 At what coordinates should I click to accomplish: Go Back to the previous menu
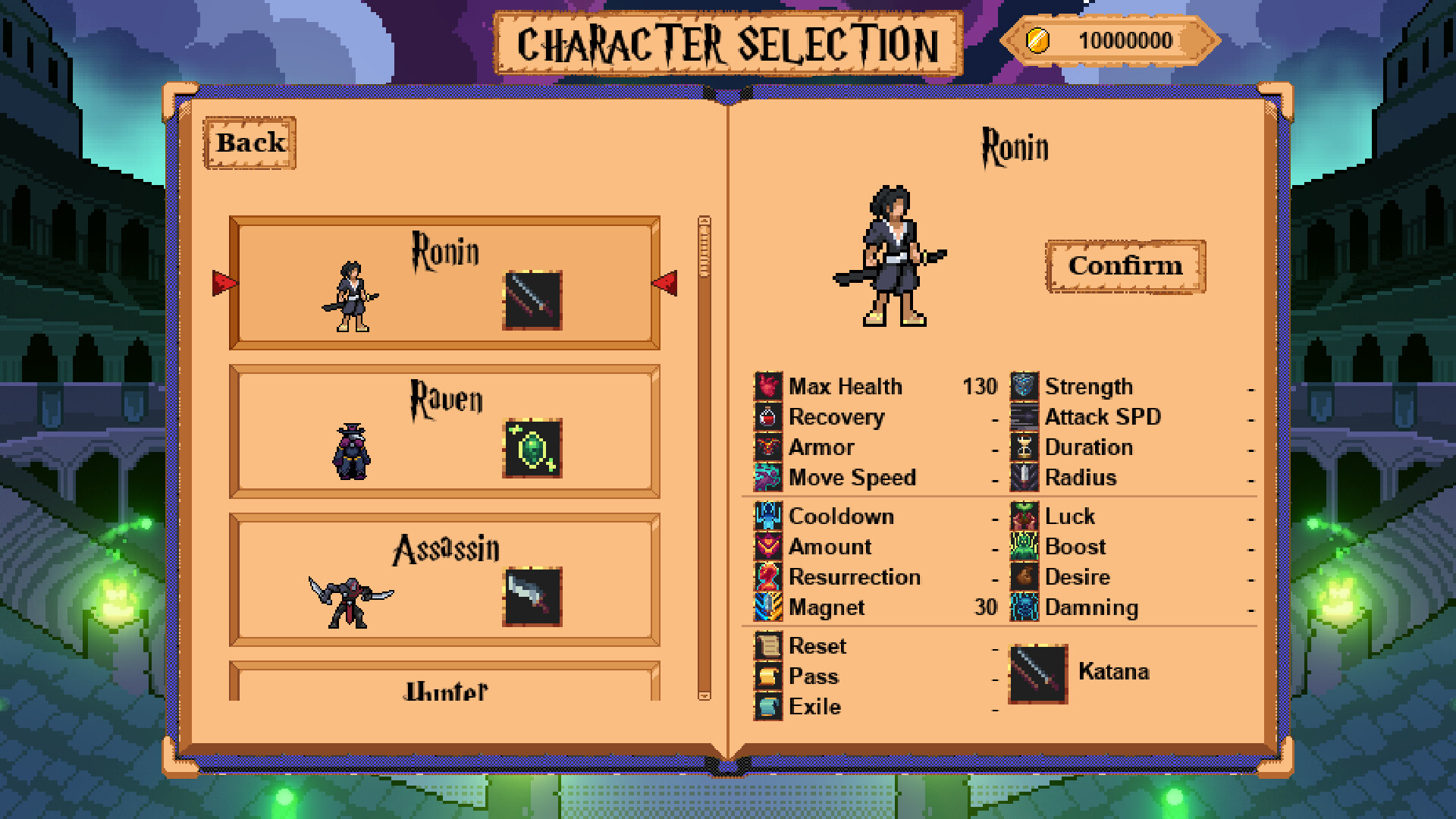coord(249,142)
